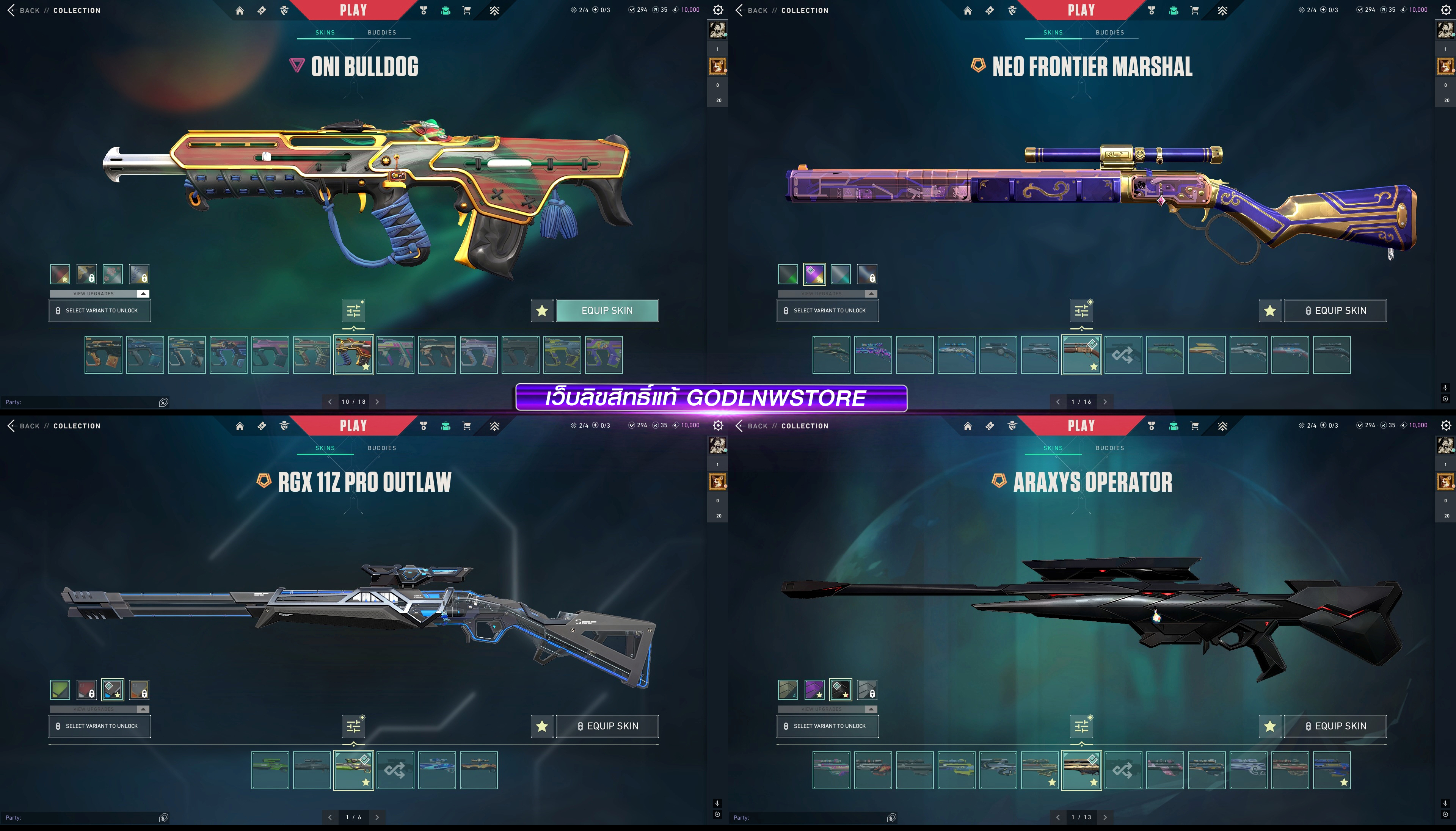Switch to Buddies tab in Oni Bulldog panel
This screenshot has width=1456, height=831.
point(381,33)
